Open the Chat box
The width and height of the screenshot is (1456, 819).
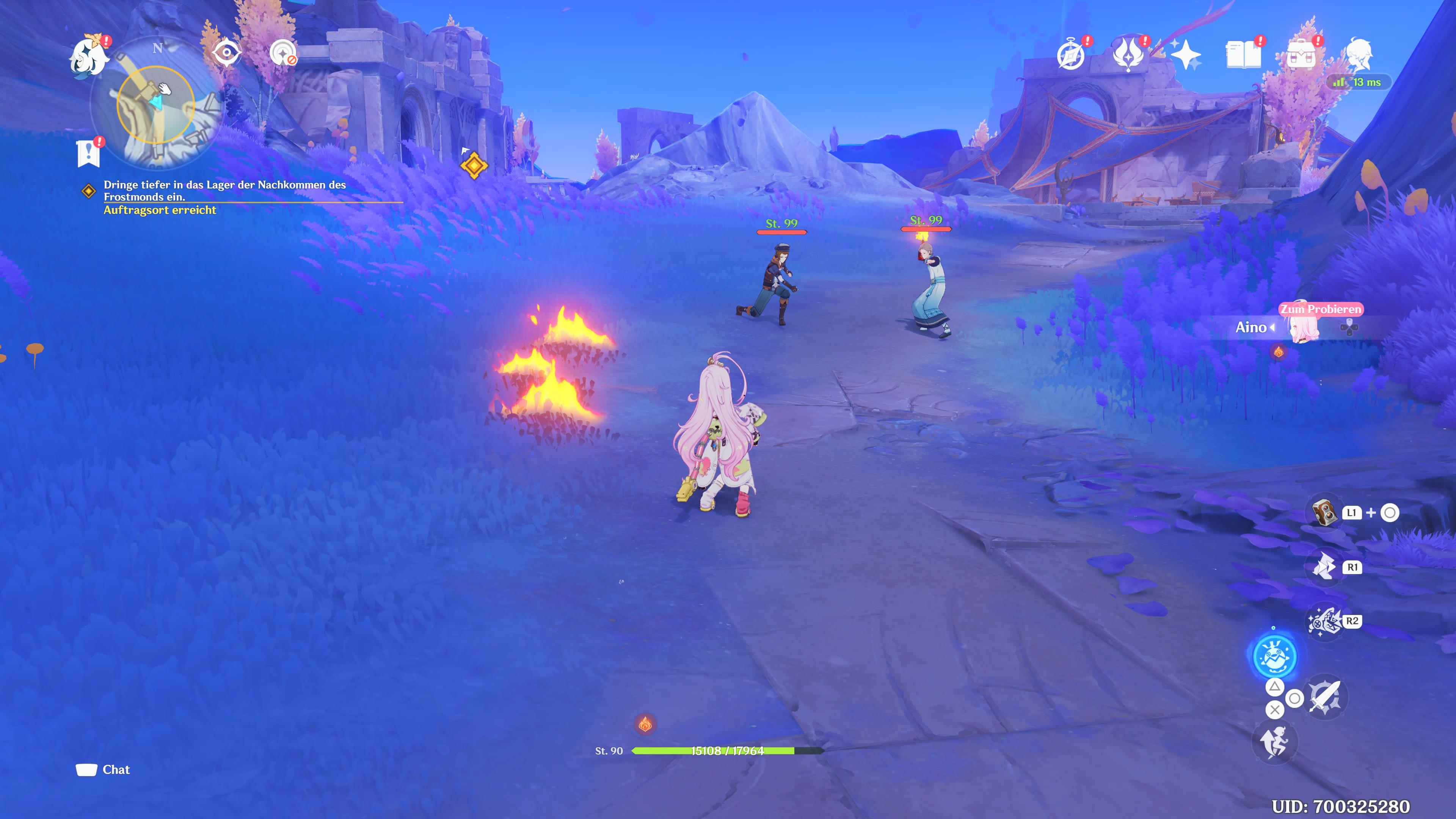pyautogui.click(x=104, y=770)
